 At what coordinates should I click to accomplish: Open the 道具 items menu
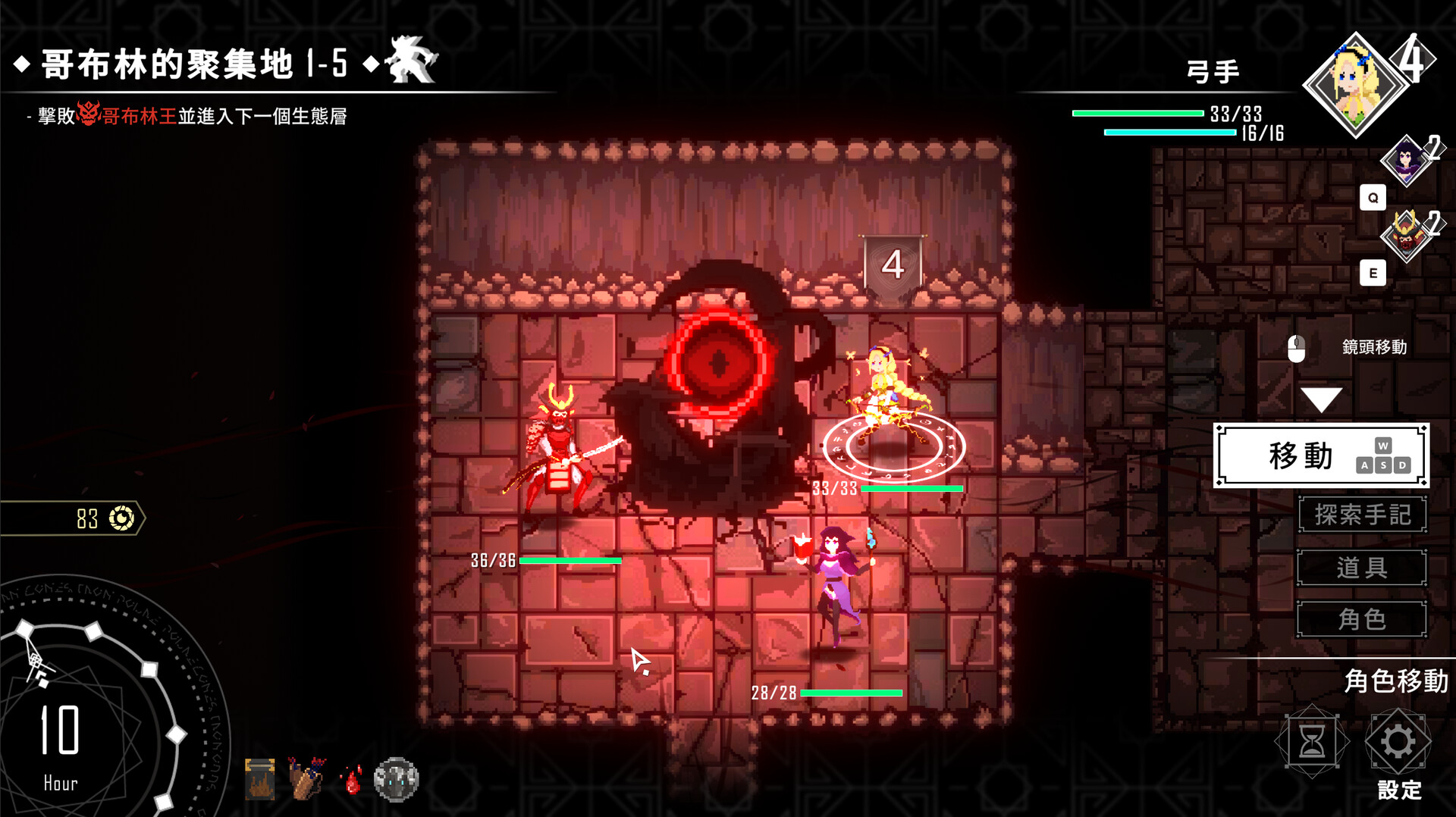coord(1362,568)
